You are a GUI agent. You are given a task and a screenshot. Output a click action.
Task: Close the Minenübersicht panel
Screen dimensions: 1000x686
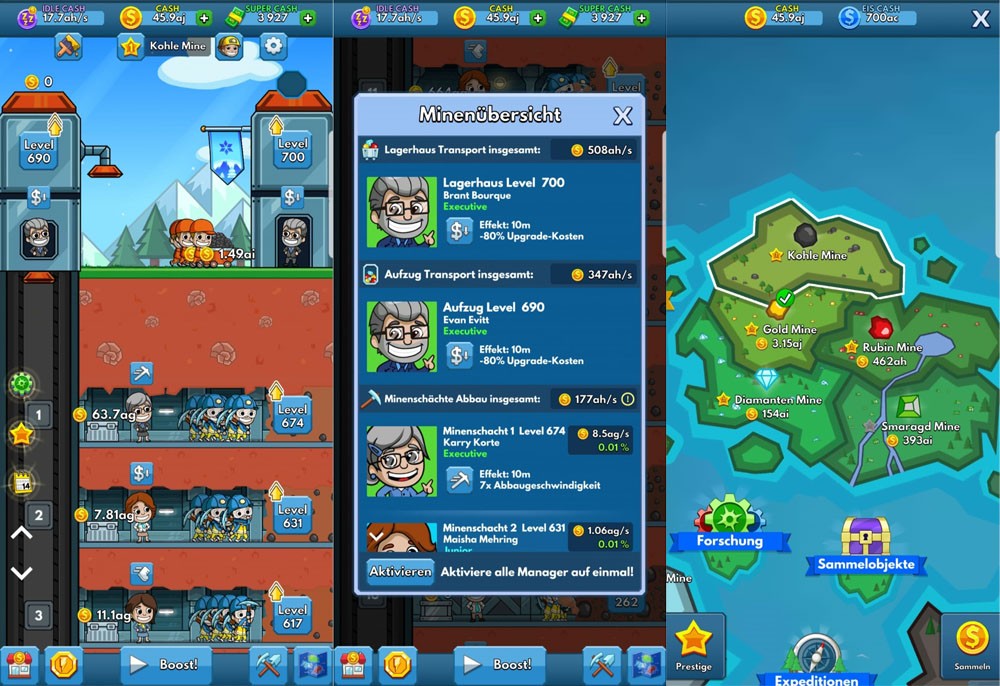[x=622, y=116]
